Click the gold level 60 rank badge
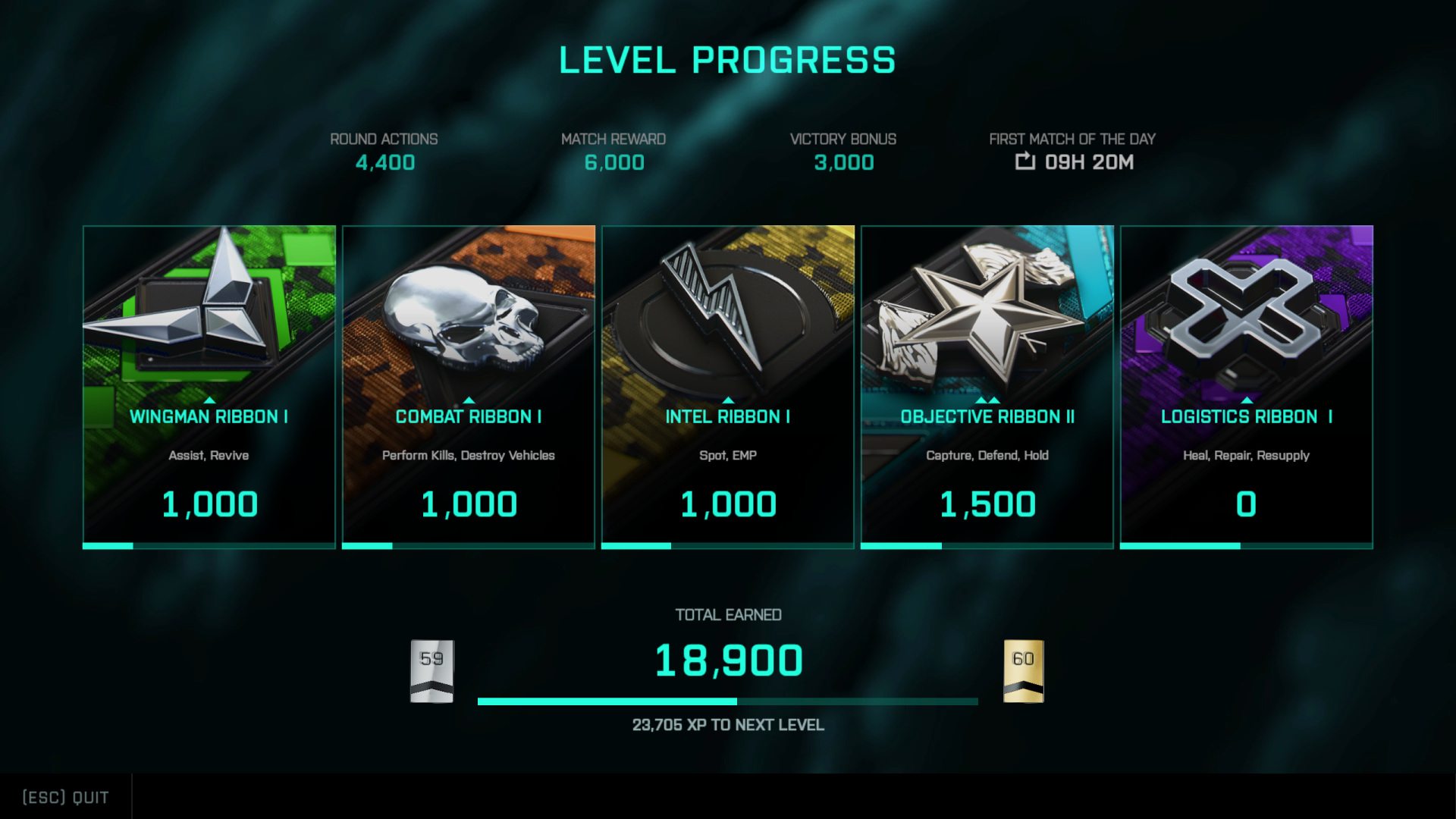This screenshot has width=1456, height=819. [x=1023, y=671]
